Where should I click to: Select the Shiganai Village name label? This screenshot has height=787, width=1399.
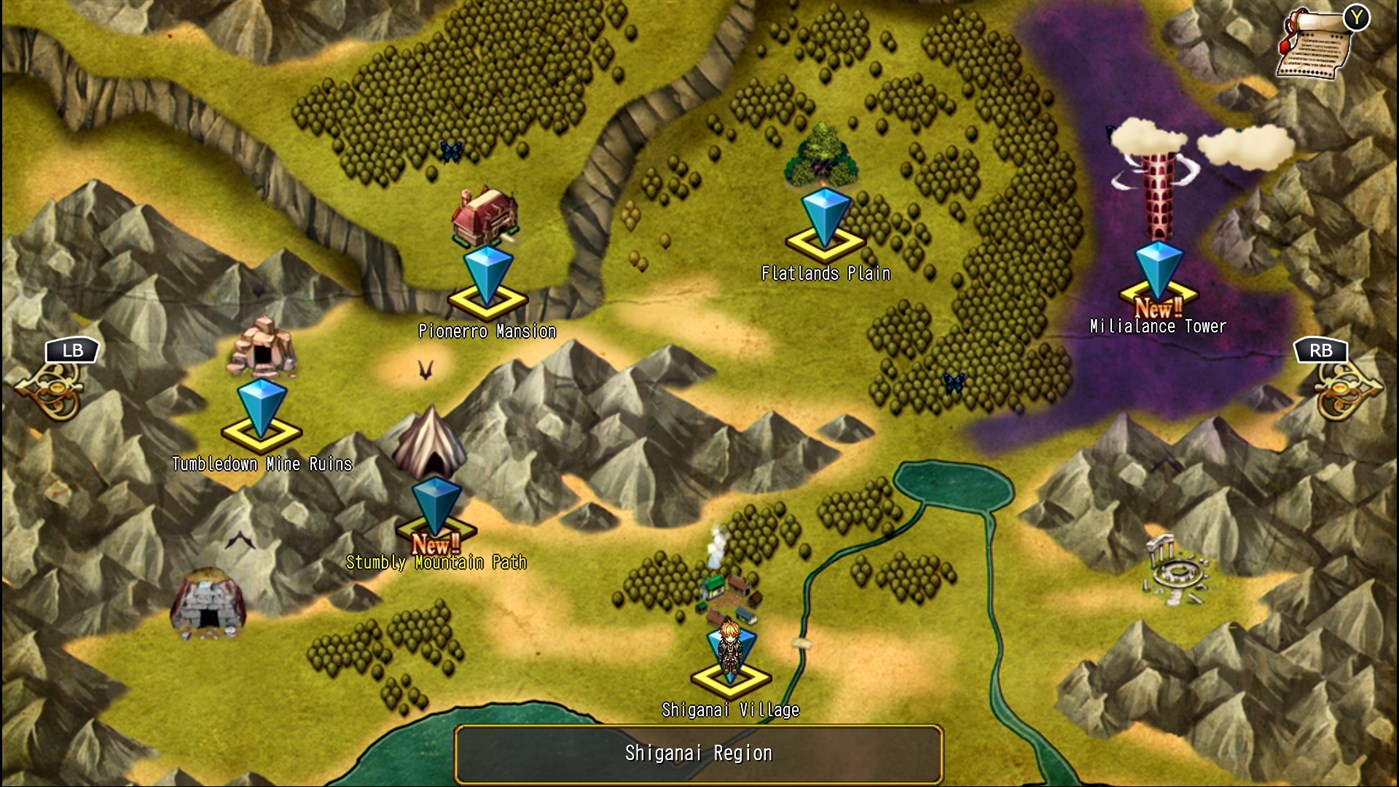click(732, 710)
